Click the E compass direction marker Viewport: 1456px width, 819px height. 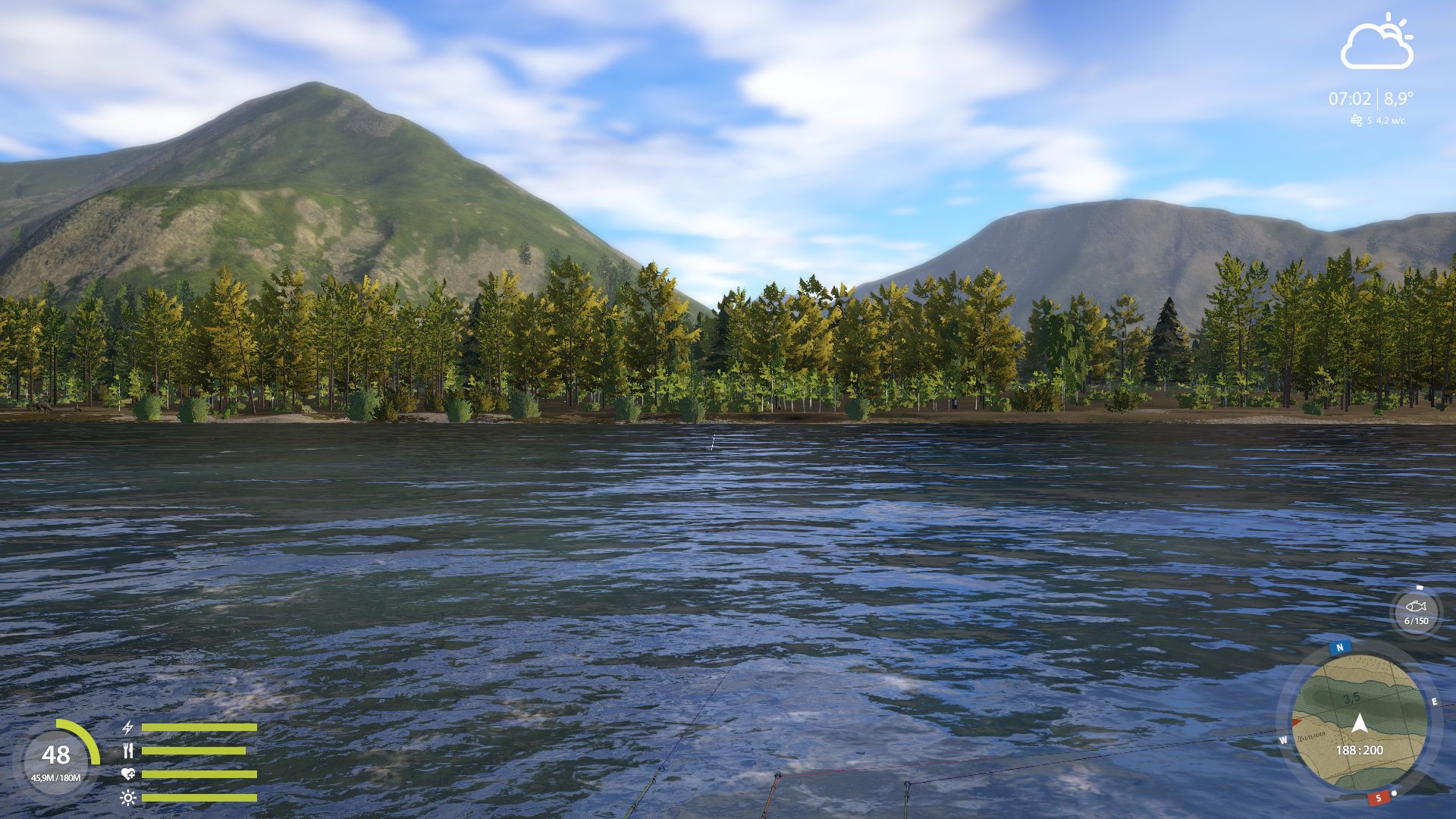(1435, 701)
